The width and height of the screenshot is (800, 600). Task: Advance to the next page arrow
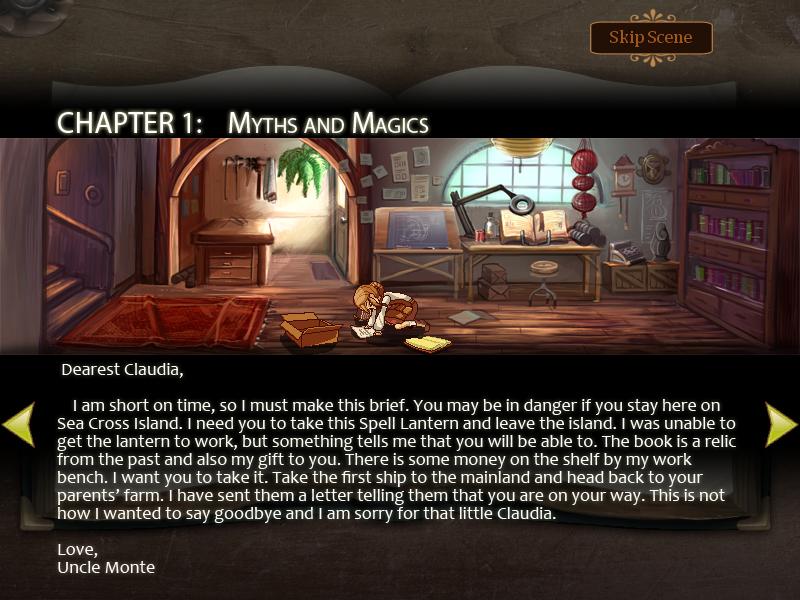(781, 423)
